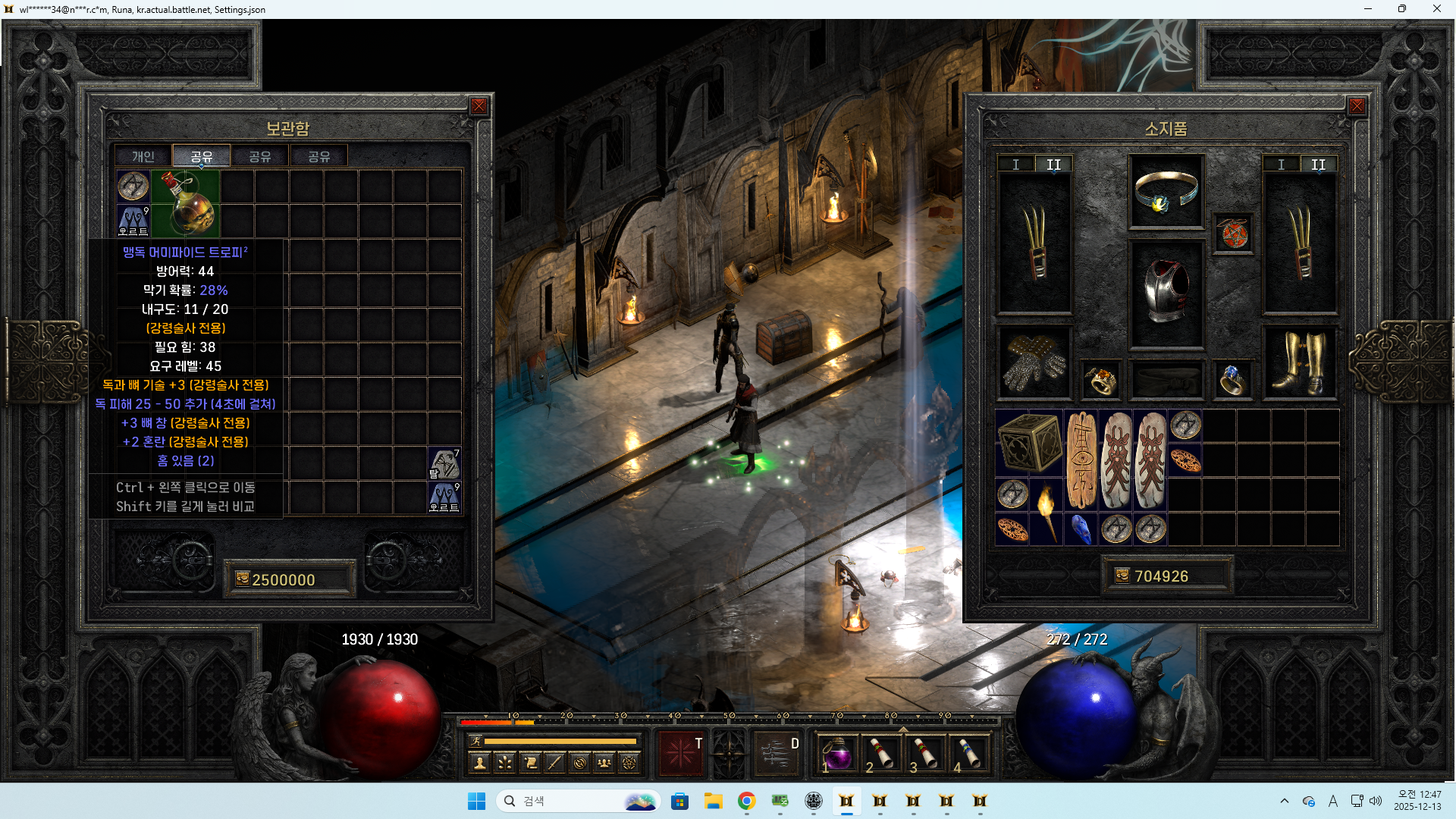Viewport: 1456px width, 819px height.
Task: Select the equipped golden boots
Action: click(1299, 362)
